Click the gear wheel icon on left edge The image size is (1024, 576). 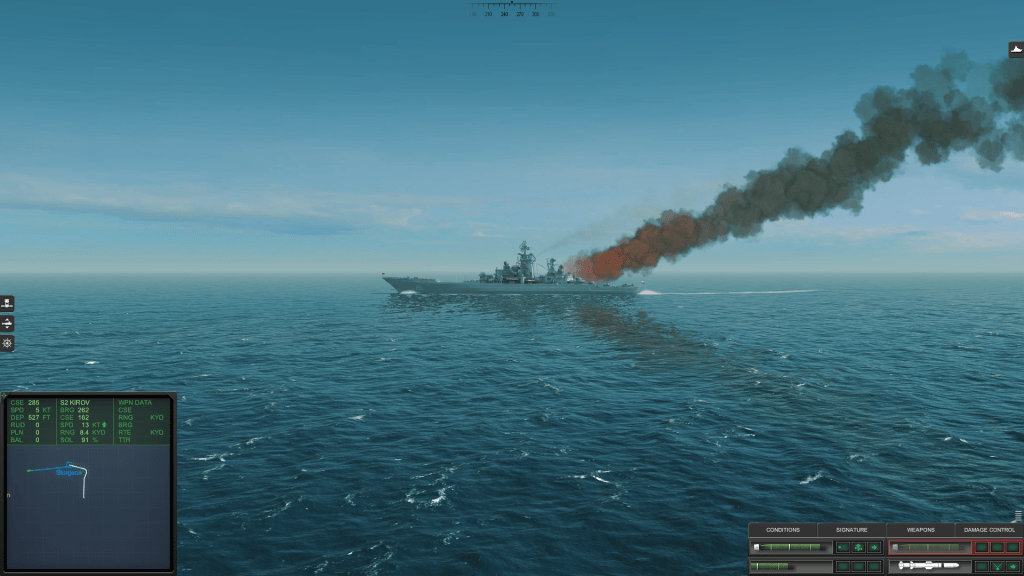pos(7,344)
